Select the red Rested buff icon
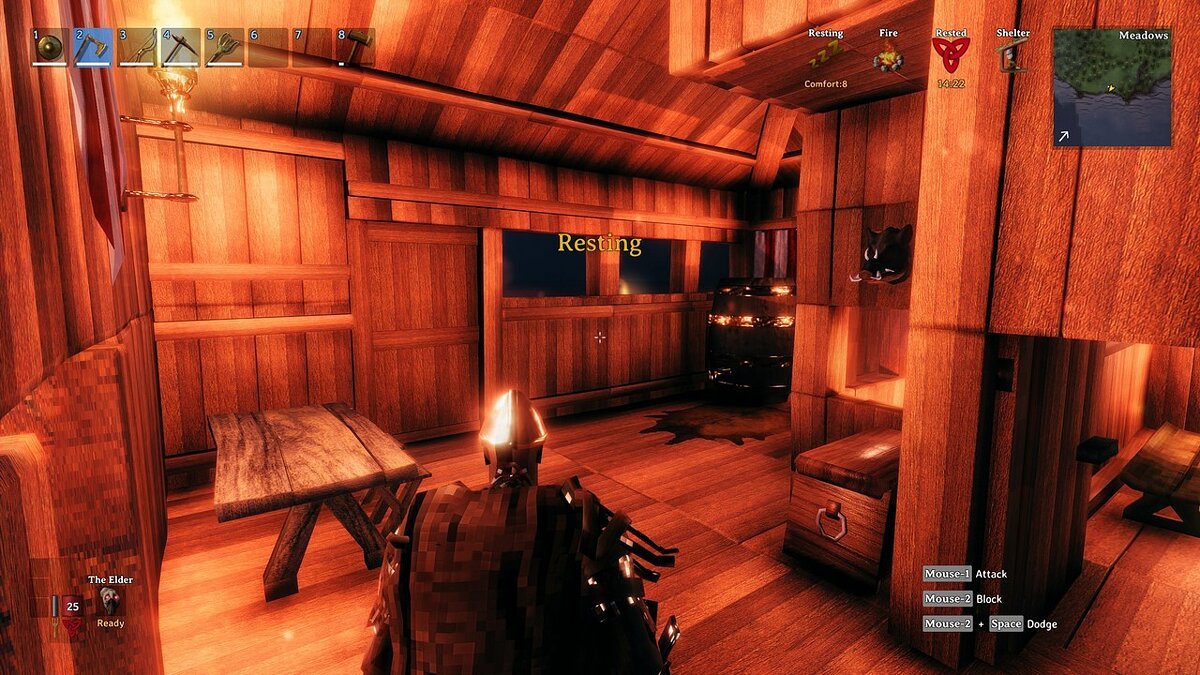The width and height of the screenshot is (1200, 675). 950,56
